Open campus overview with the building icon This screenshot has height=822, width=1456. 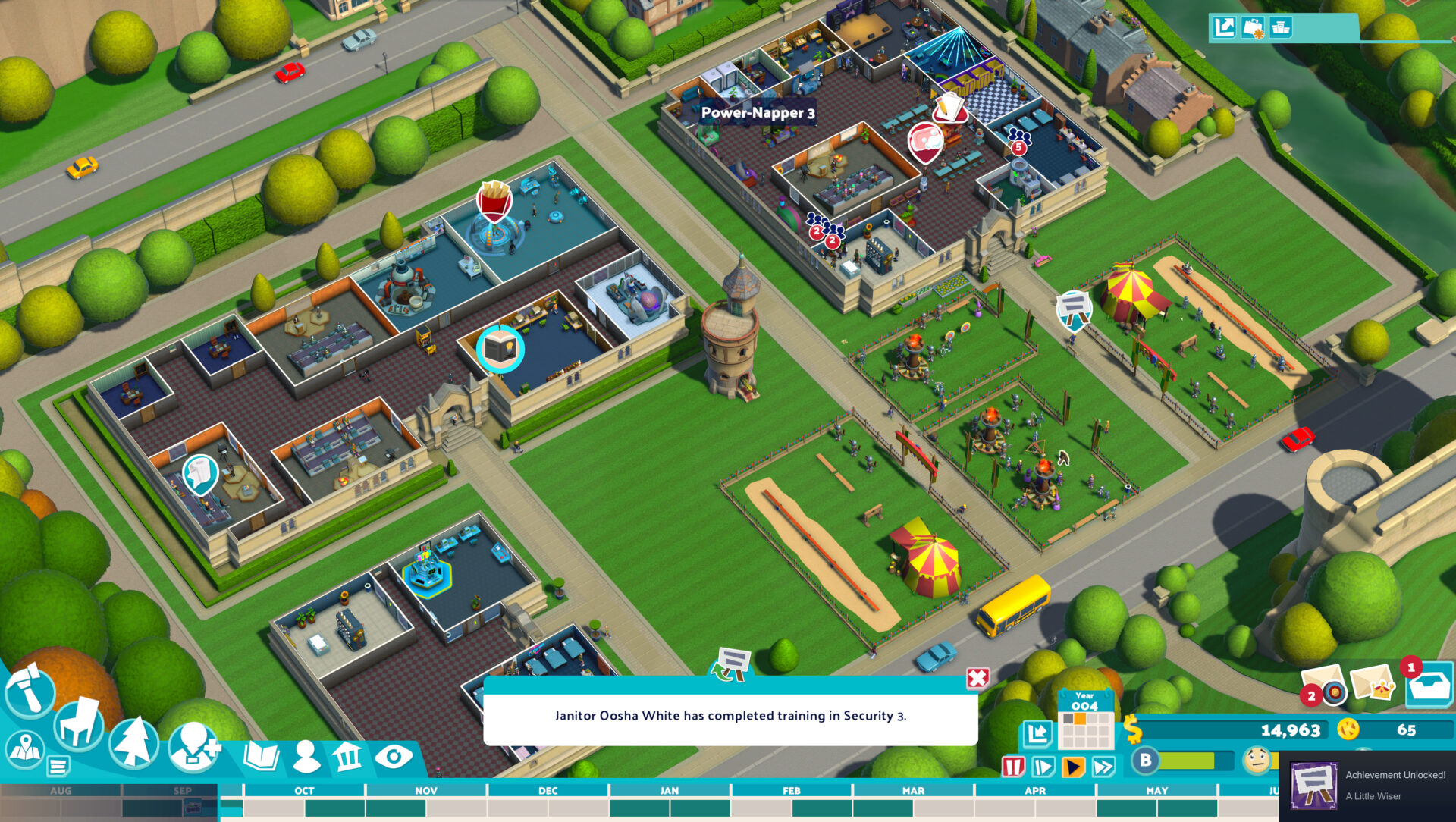(348, 756)
